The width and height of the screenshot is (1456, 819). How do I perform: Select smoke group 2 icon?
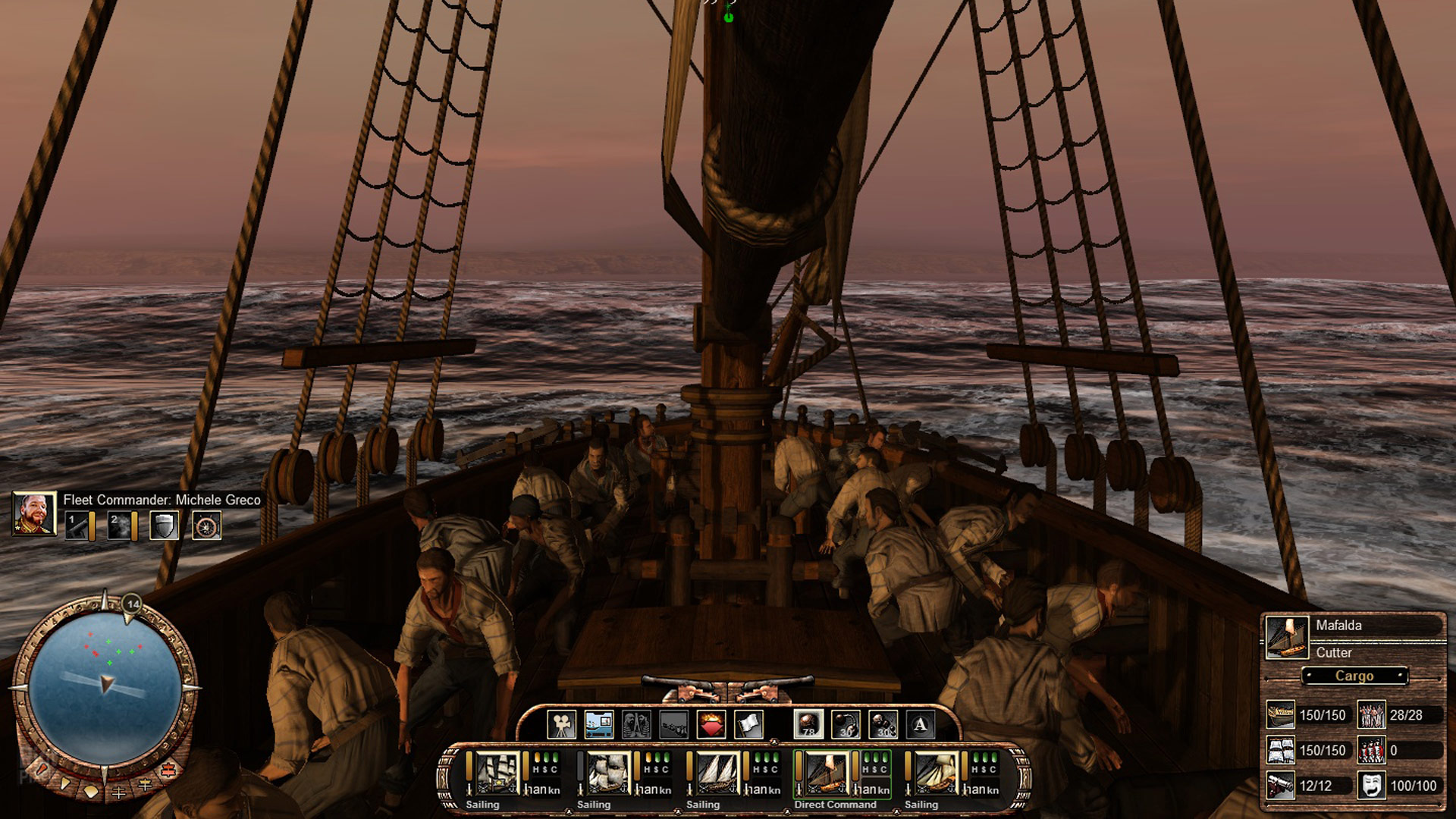click(x=120, y=526)
